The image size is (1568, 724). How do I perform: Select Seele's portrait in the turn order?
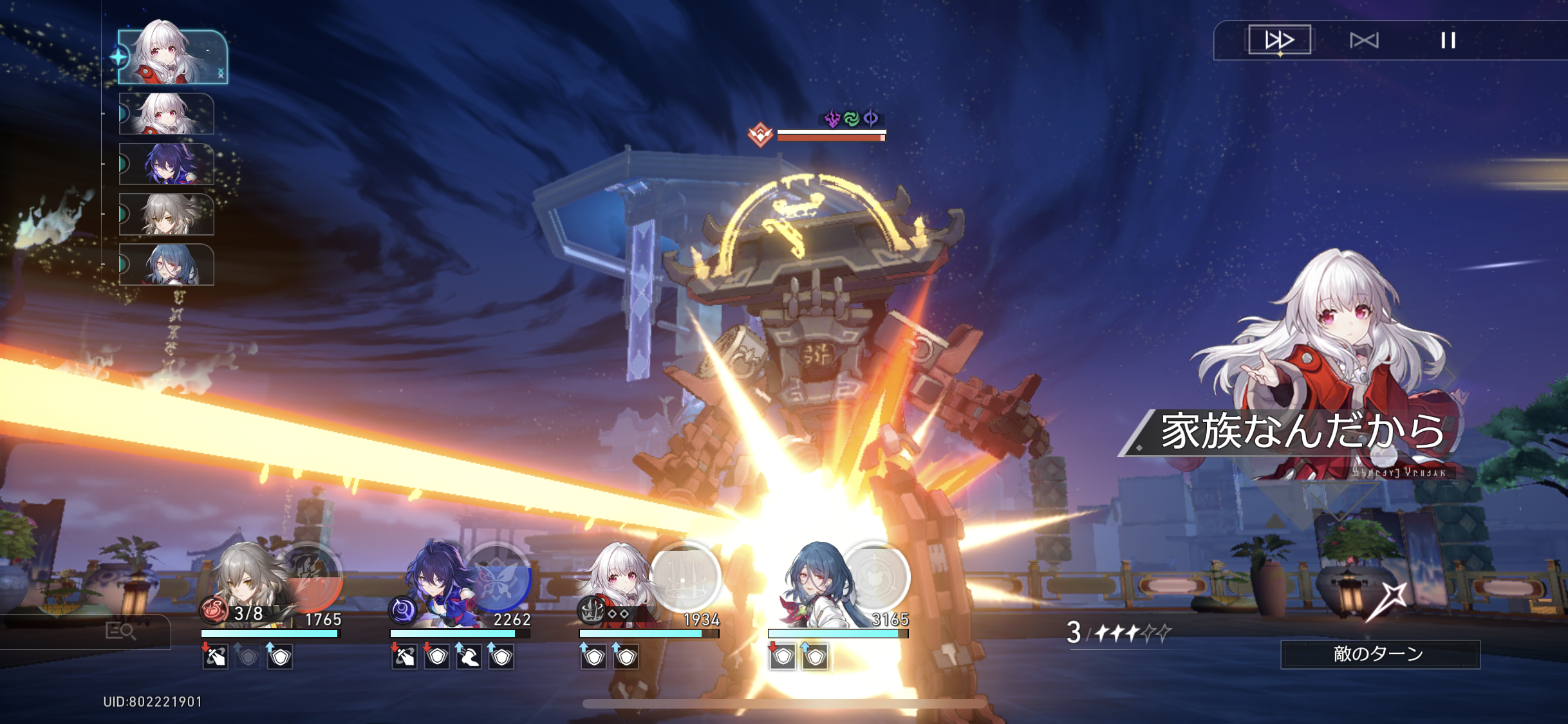pyautogui.click(x=167, y=163)
